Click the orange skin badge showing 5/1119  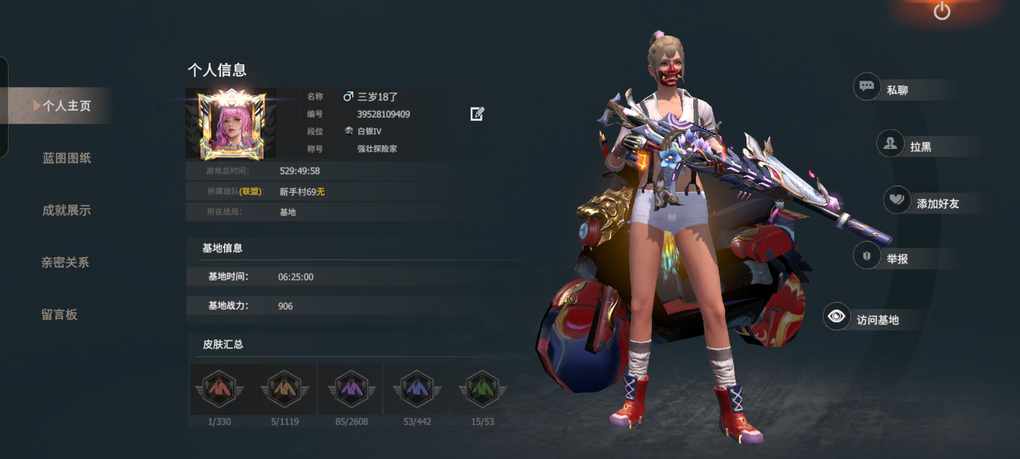click(x=285, y=389)
